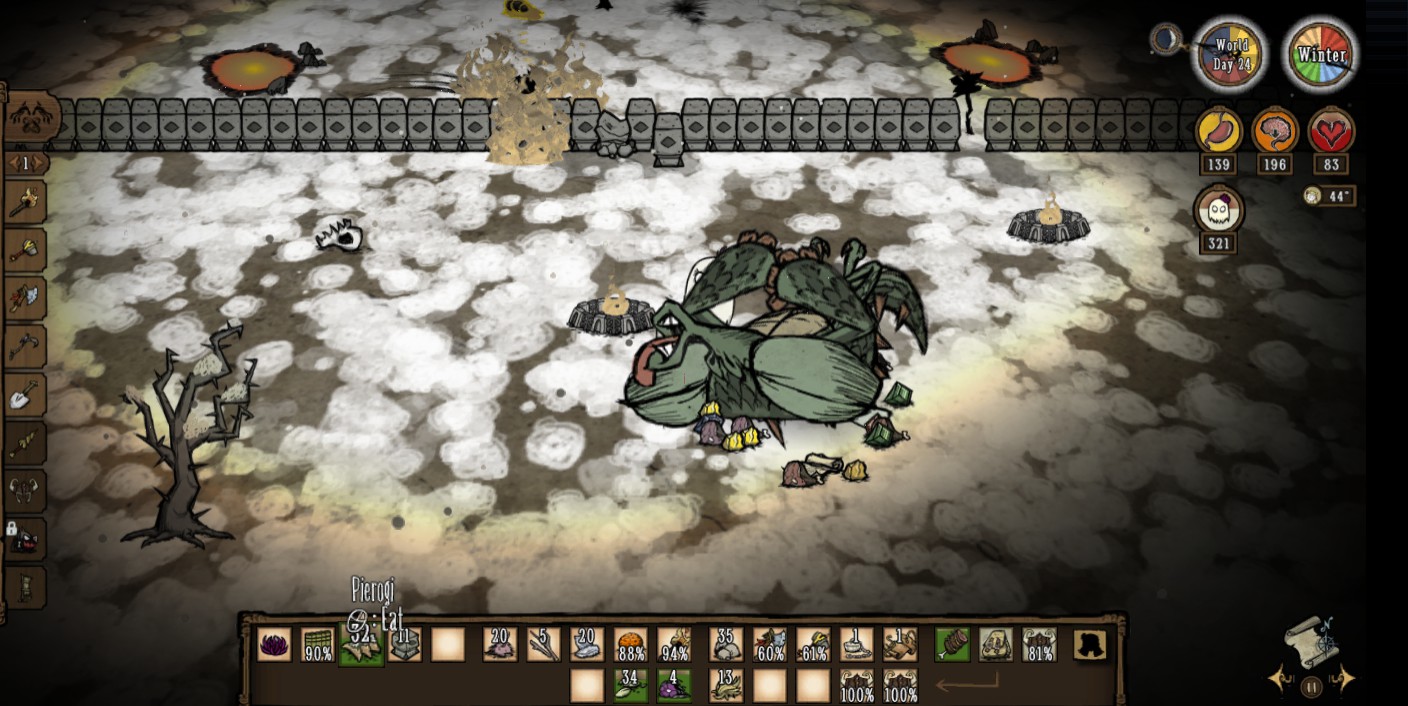This screenshot has height=706, width=1408.
Task: Choose the orange item at 88%
Action: [631, 645]
